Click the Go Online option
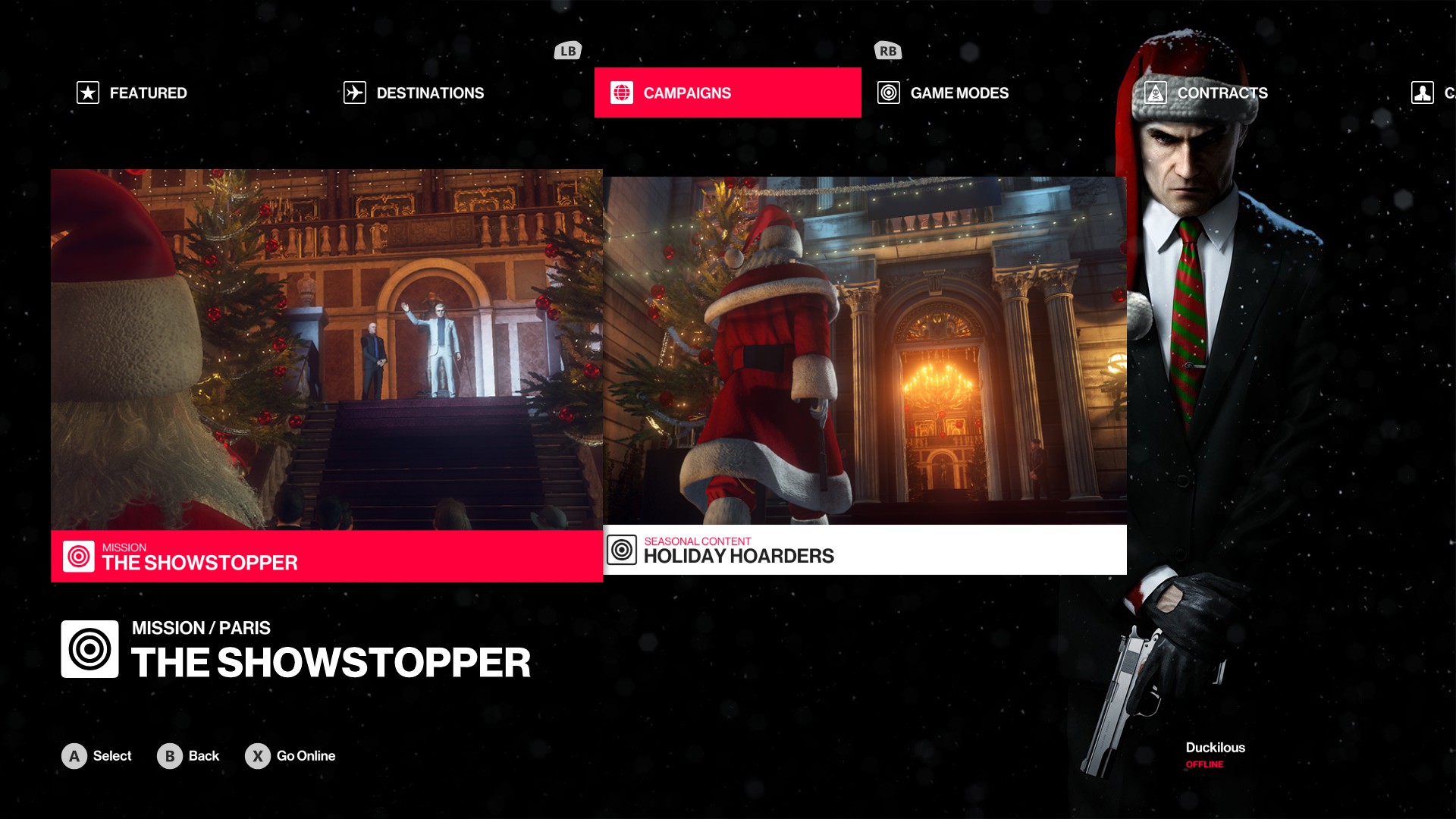Screen dimensions: 1456x819 tap(290, 756)
